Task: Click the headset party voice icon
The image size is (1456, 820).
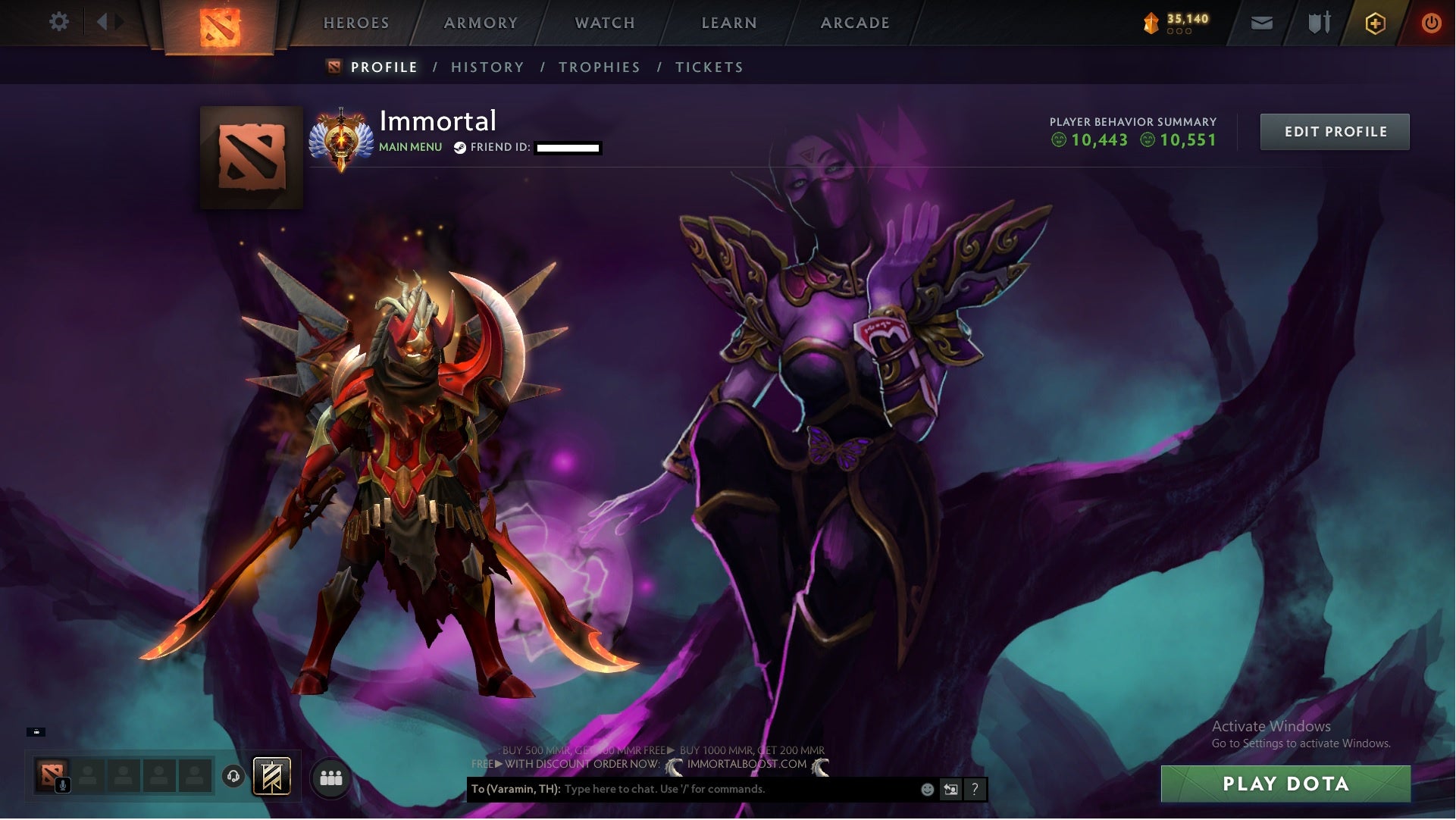Action: pyautogui.click(x=232, y=777)
